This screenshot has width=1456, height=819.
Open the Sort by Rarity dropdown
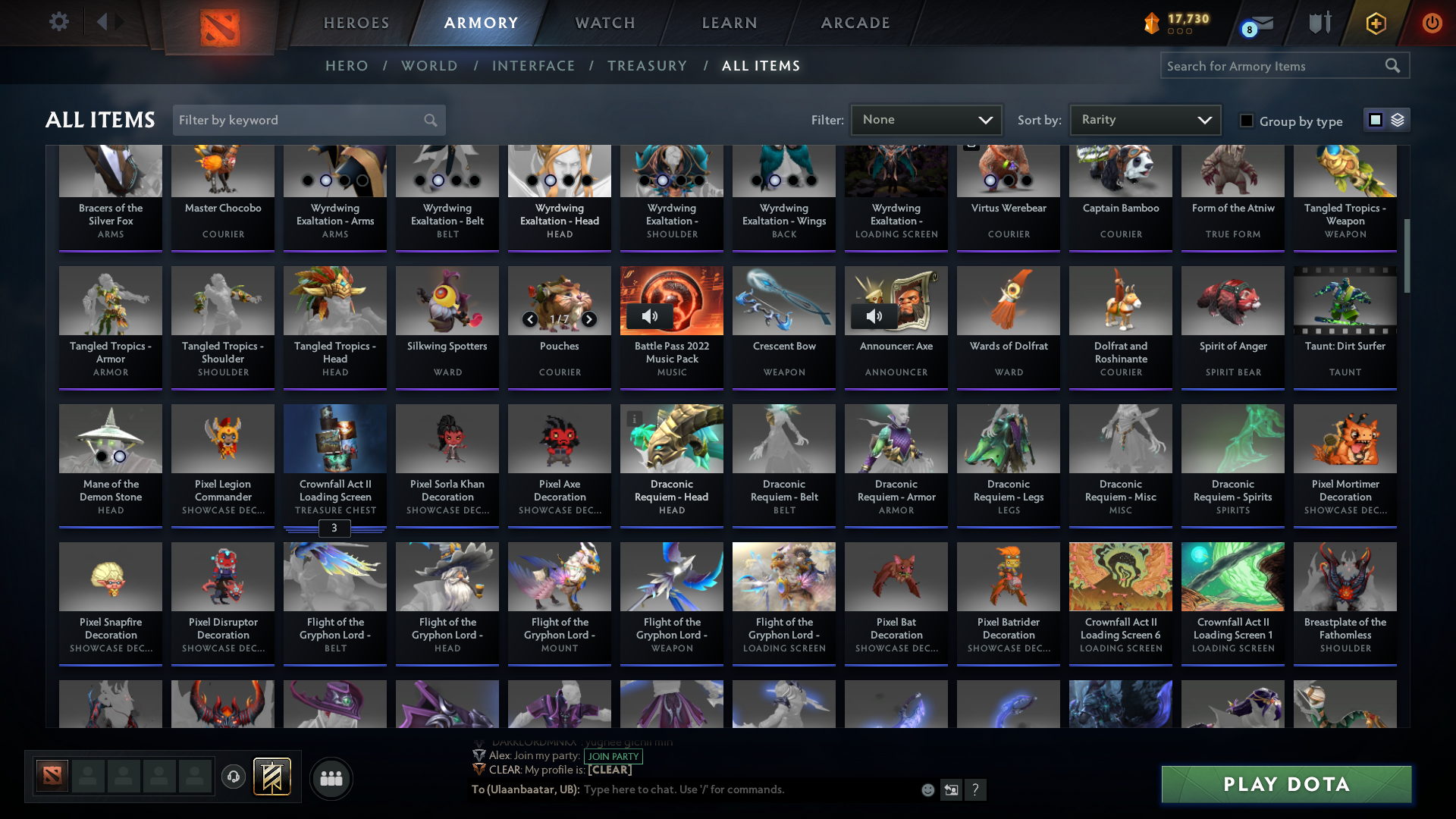1144,119
